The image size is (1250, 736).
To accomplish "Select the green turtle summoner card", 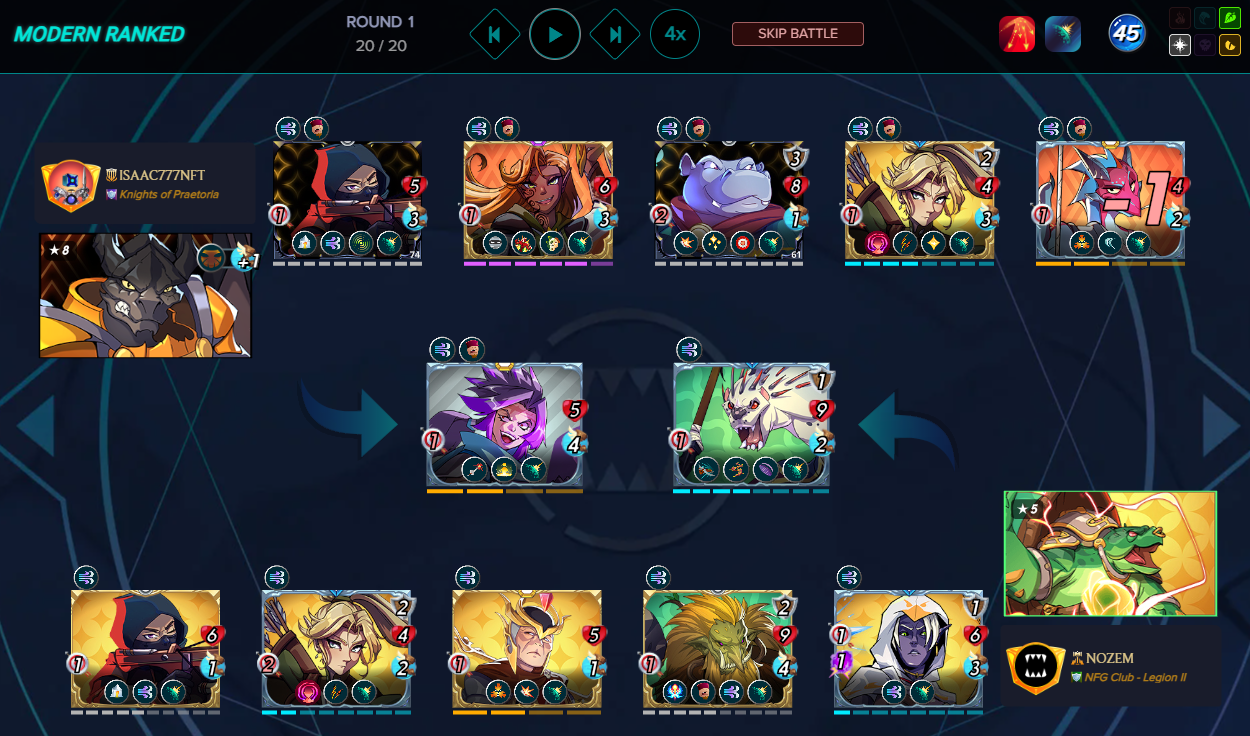I will 1110,553.
